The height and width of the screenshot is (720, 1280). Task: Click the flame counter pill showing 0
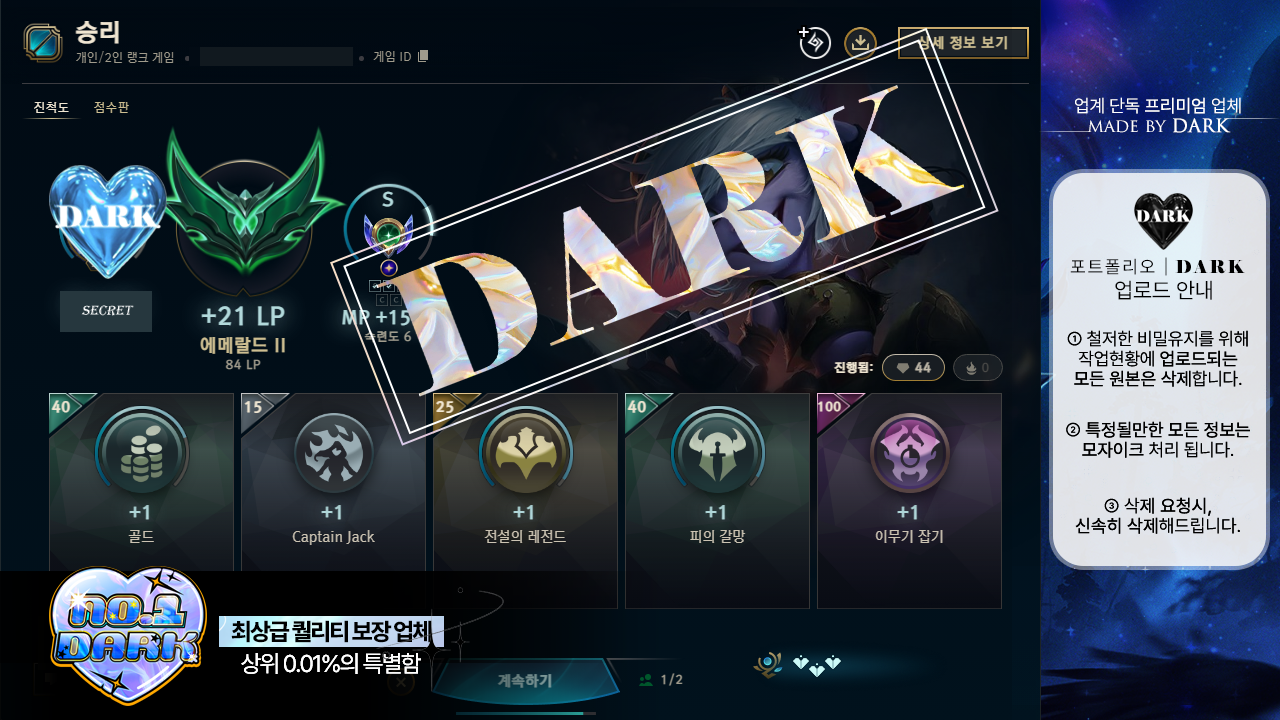977,367
